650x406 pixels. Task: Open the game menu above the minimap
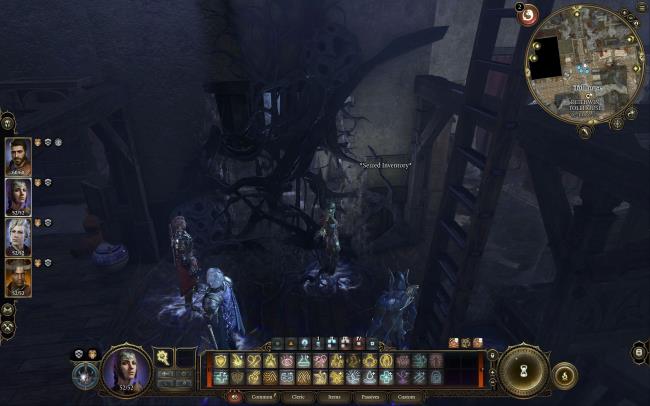[x=641, y=6]
